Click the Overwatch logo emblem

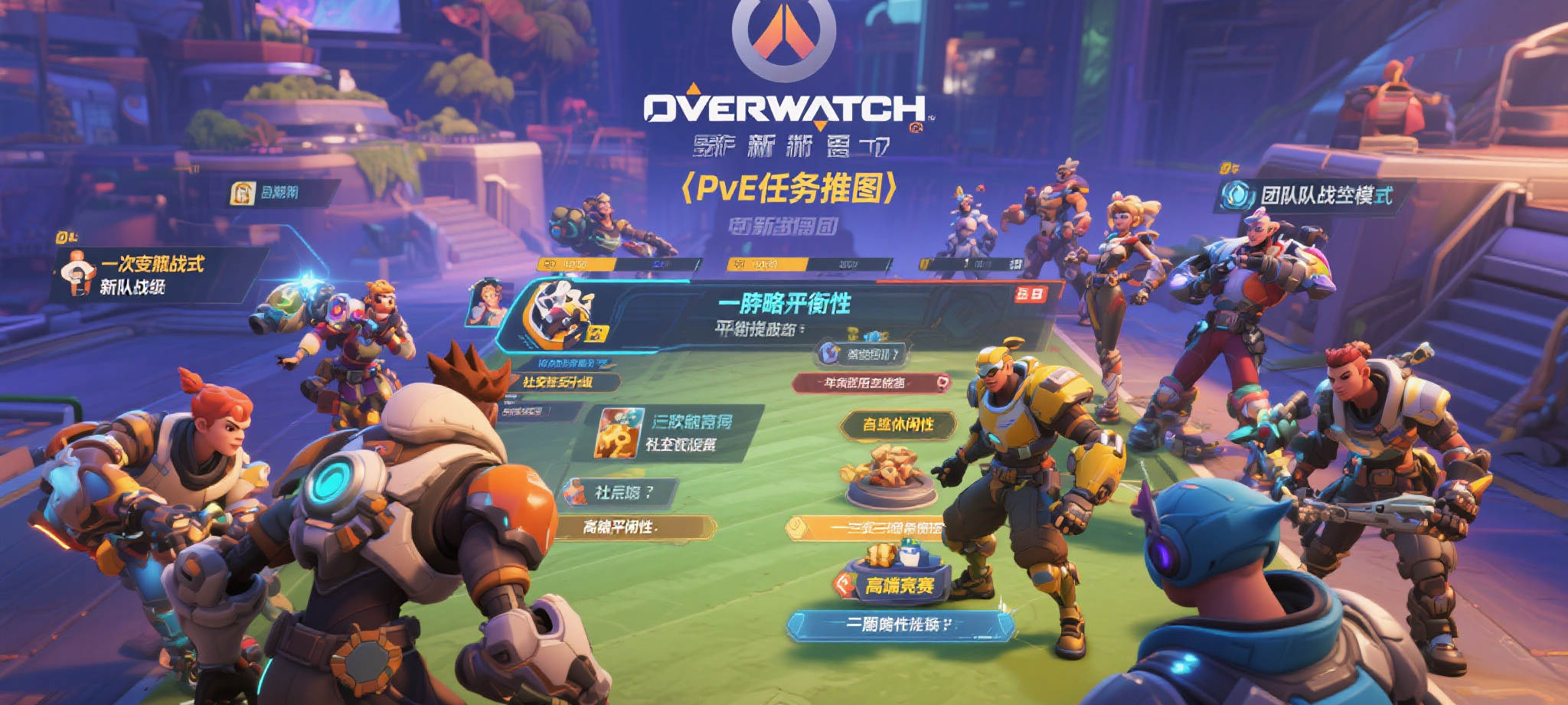pyautogui.click(x=782, y=38)
